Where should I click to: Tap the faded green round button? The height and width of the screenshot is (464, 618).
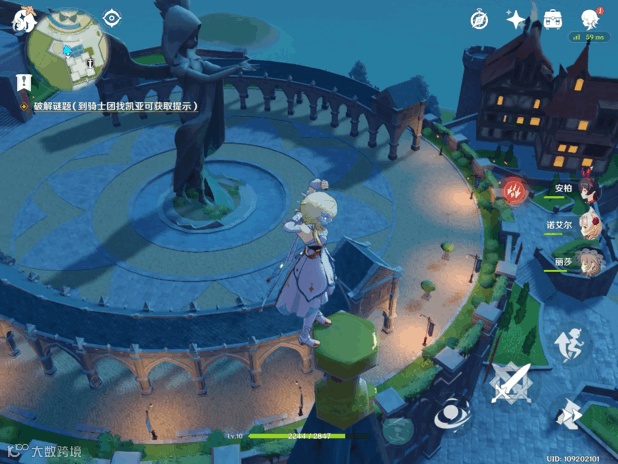[397, 430]
